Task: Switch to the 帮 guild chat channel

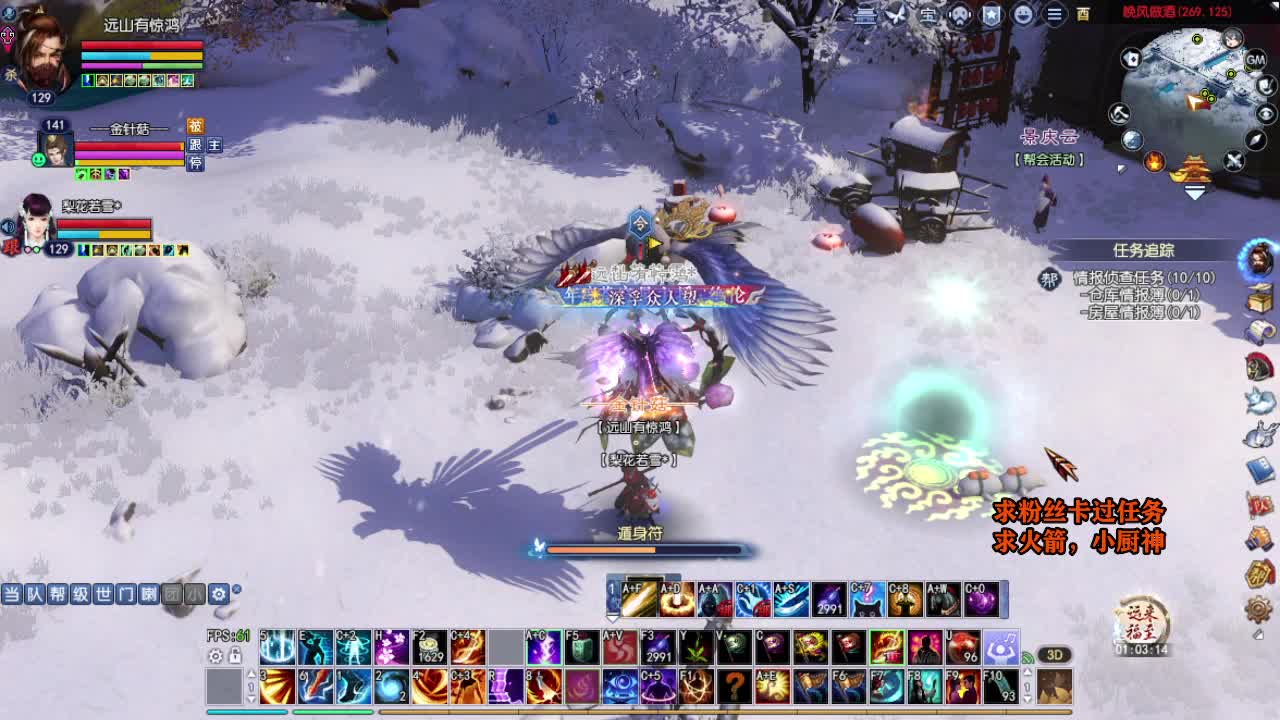Action: (57, 594)
